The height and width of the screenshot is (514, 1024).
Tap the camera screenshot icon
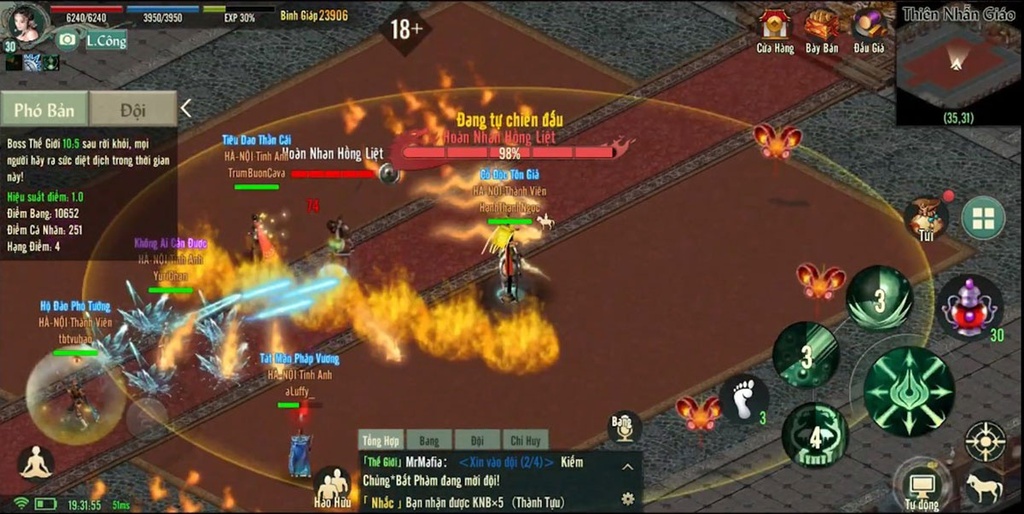(x=68, y=40)
